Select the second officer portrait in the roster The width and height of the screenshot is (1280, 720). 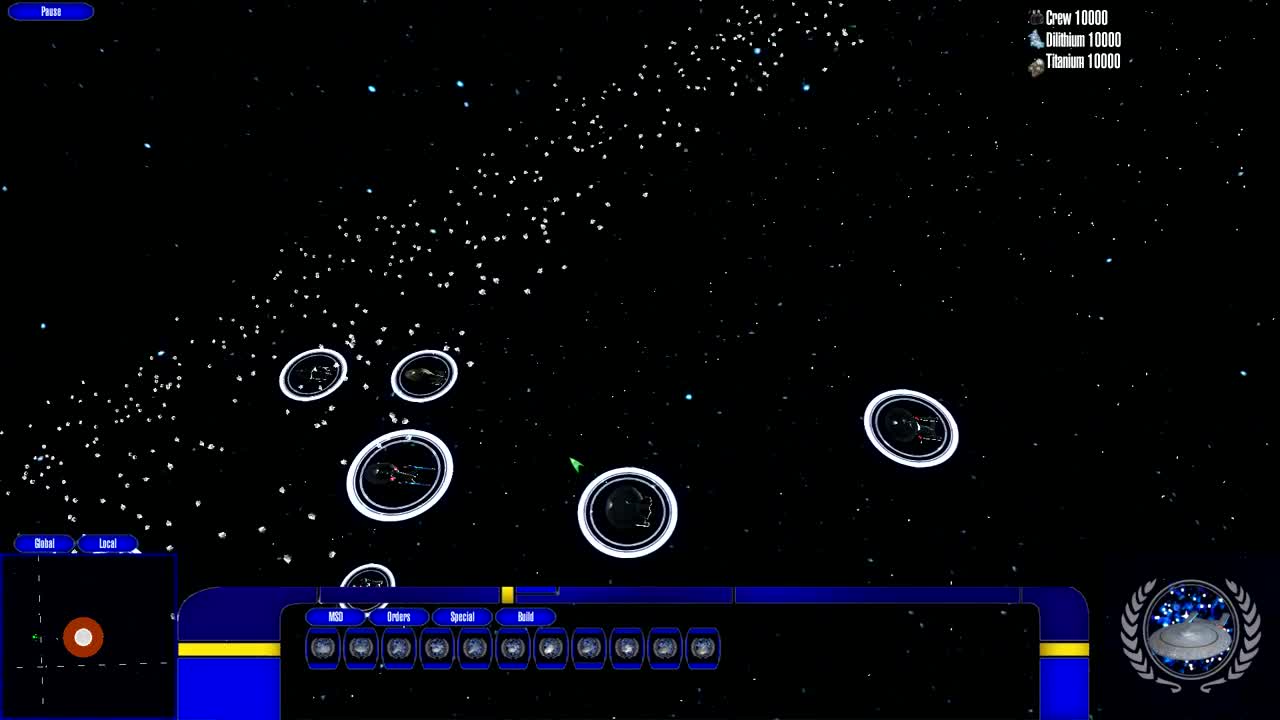coord(361,648)
